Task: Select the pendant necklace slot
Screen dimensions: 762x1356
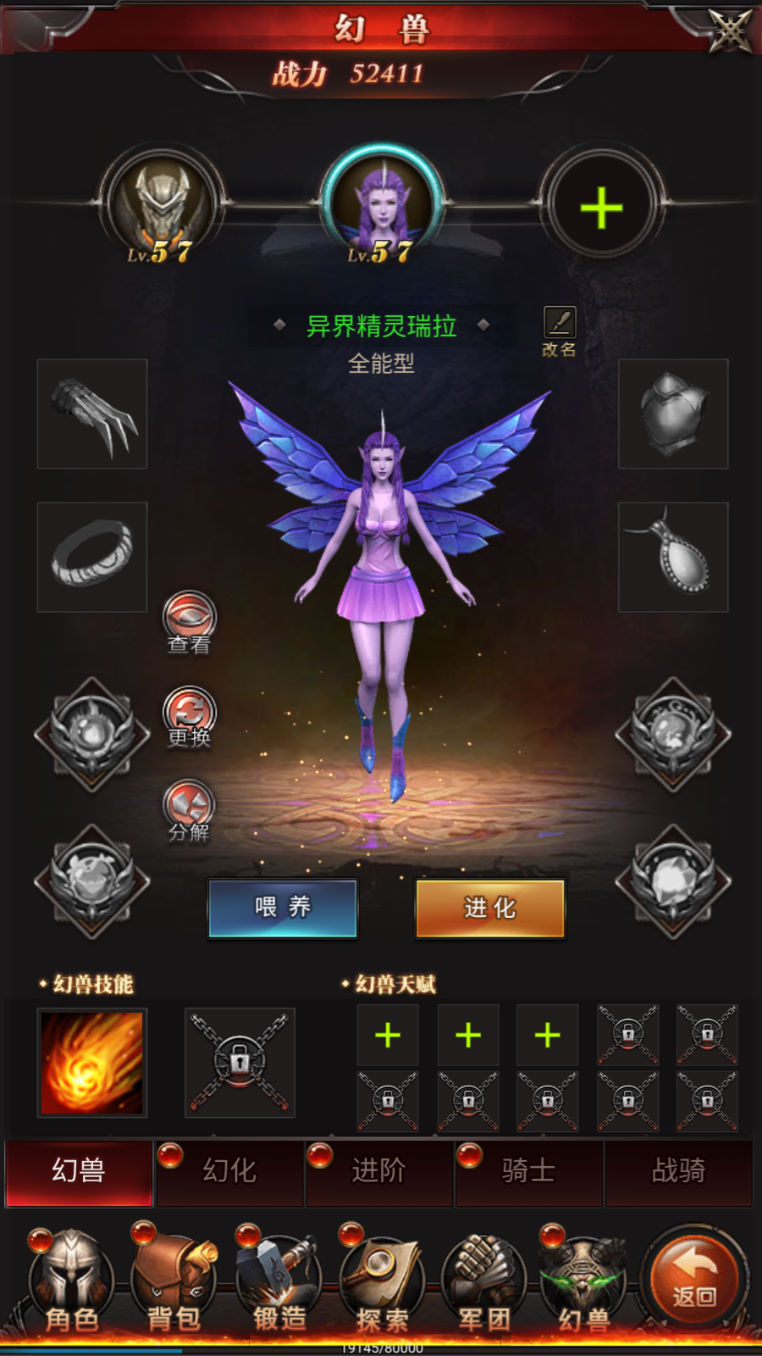Action: pyautogui.click(x=673, y=557)
